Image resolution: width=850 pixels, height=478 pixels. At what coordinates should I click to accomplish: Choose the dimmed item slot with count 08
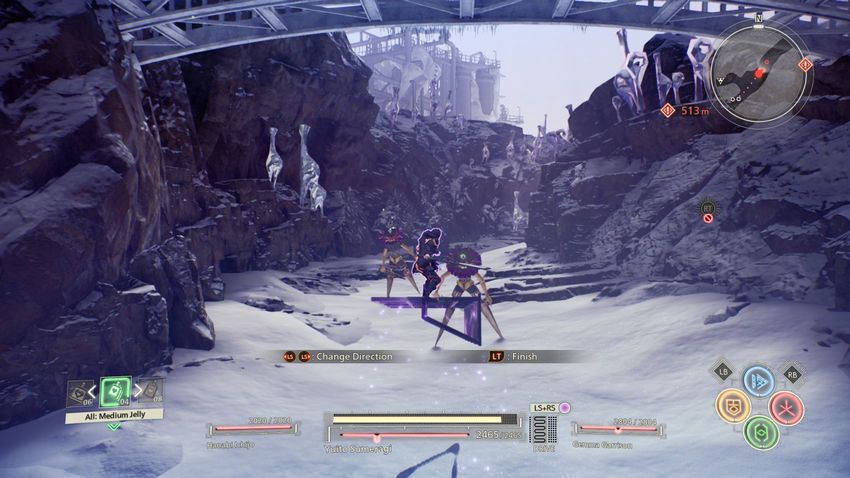pyautogui.click(x=151, y=391)
